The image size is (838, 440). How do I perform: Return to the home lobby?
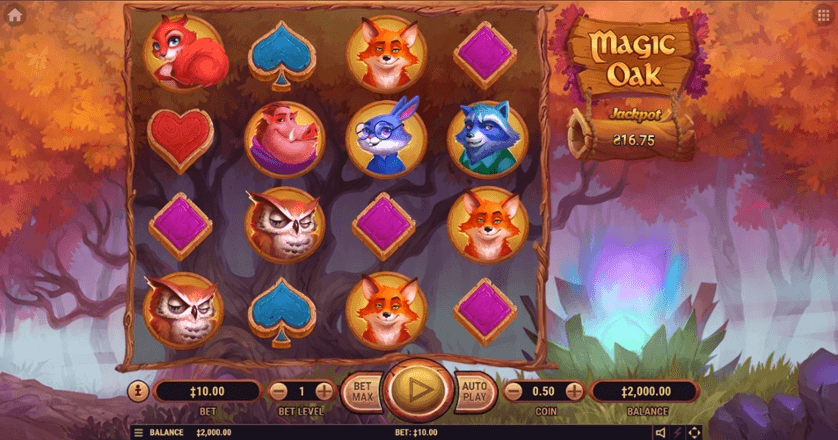(x=15, y=15)
